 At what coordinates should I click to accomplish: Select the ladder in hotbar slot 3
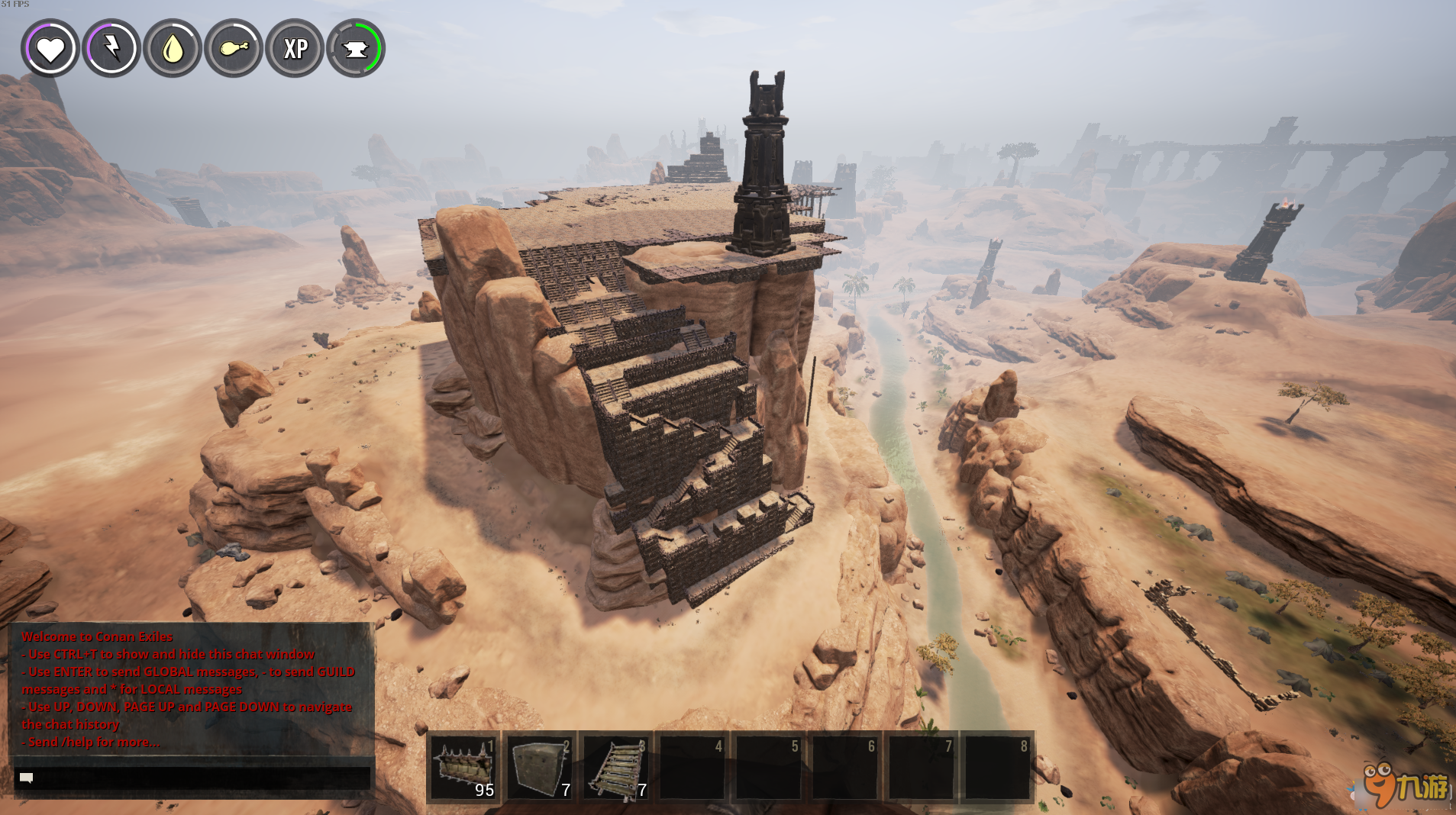click(x=617, y=767)
